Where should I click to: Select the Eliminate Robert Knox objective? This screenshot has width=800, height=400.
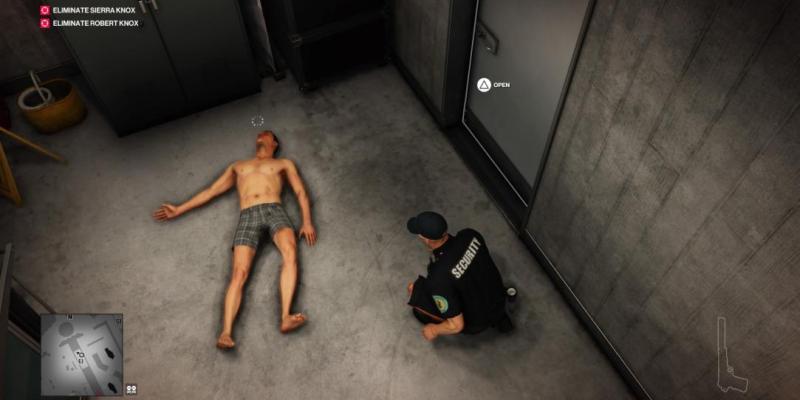click(x=88, y=21)
